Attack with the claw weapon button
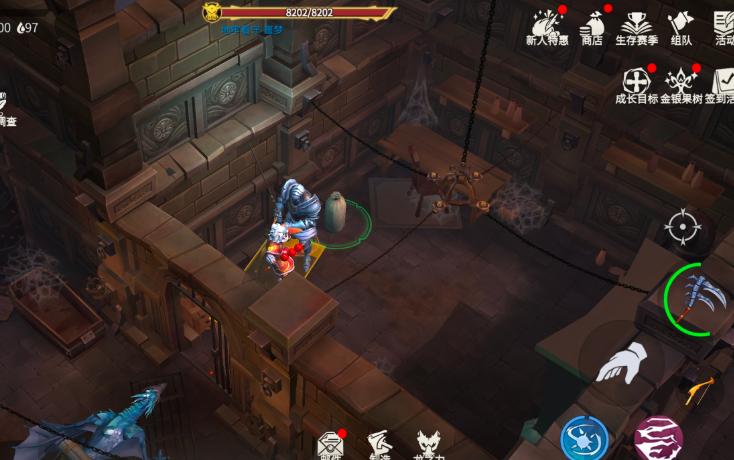The image size is (734, 460). coord(697,299)
